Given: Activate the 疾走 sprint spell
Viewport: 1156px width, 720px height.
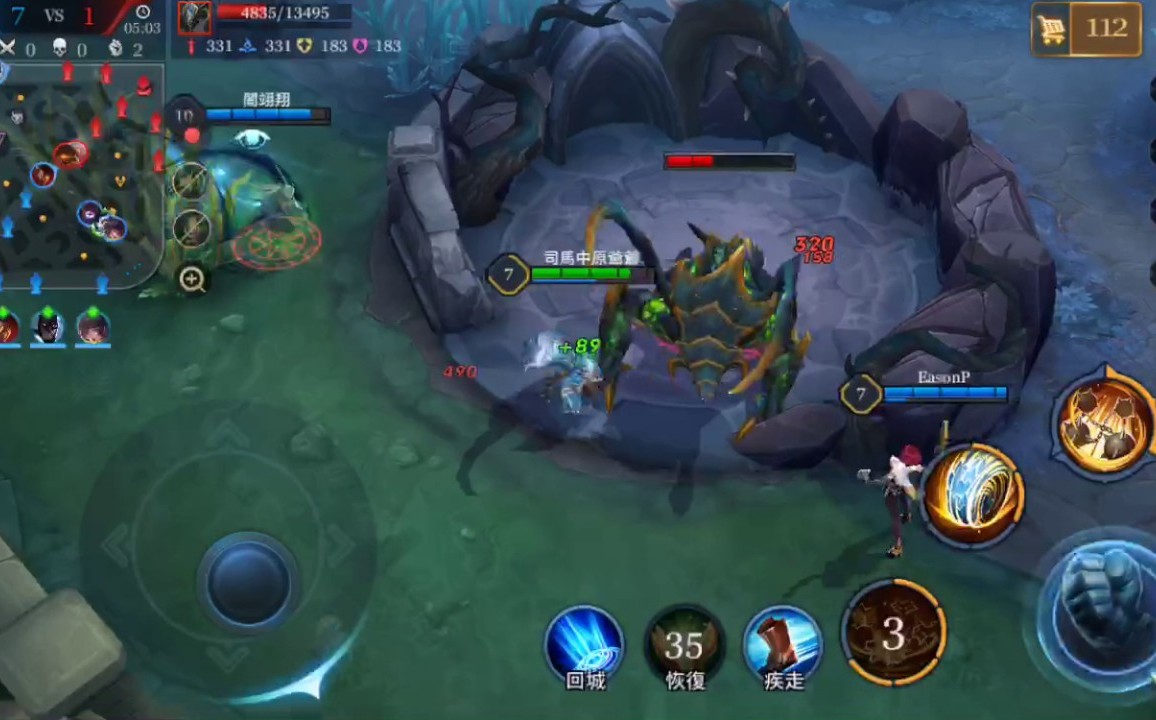Looking at the screenshot, I should click(x=783, y=645).
